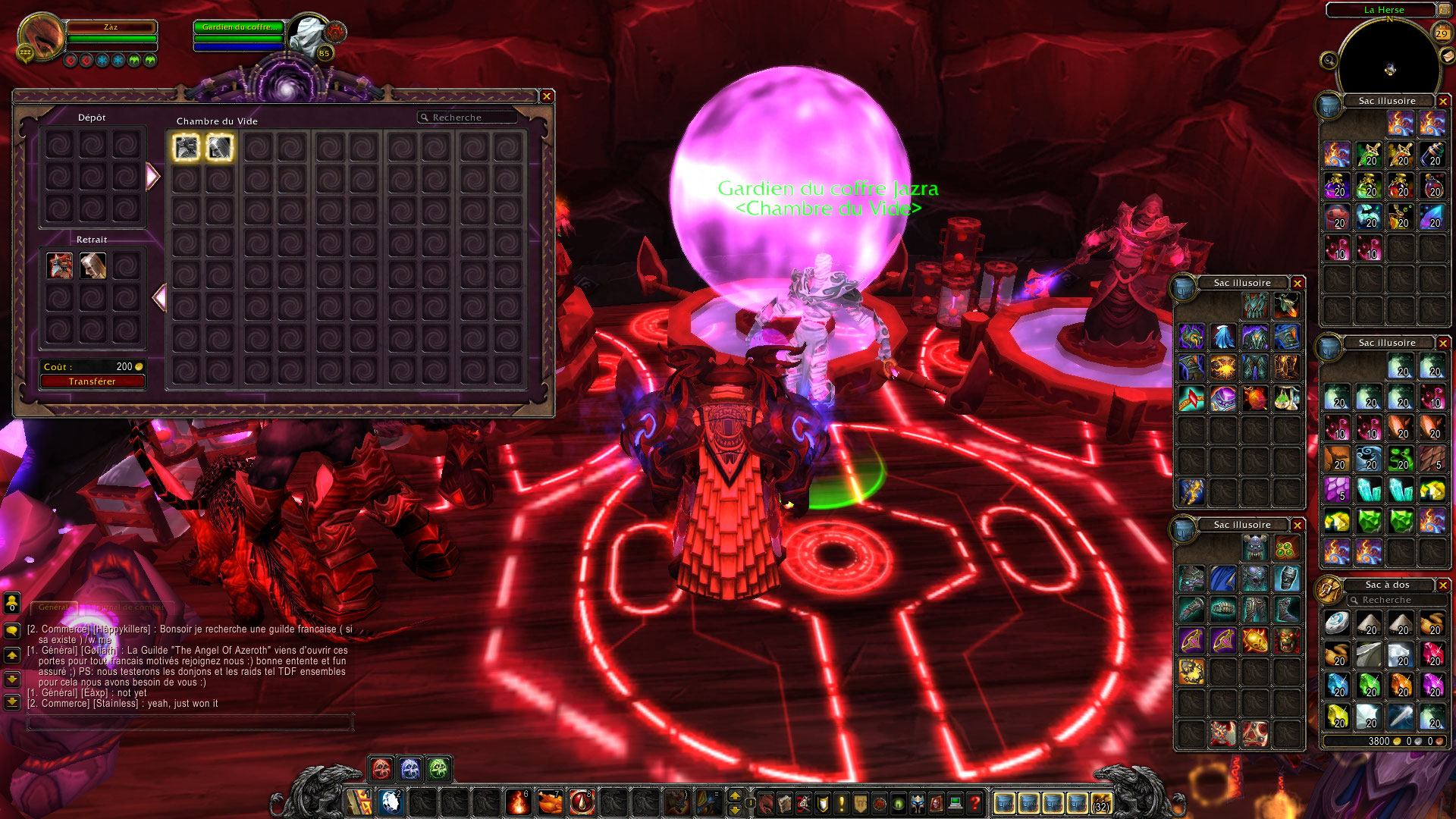Switch to the Général chat tab
This screenshot has height=819, width=1456.
(54, 607)
